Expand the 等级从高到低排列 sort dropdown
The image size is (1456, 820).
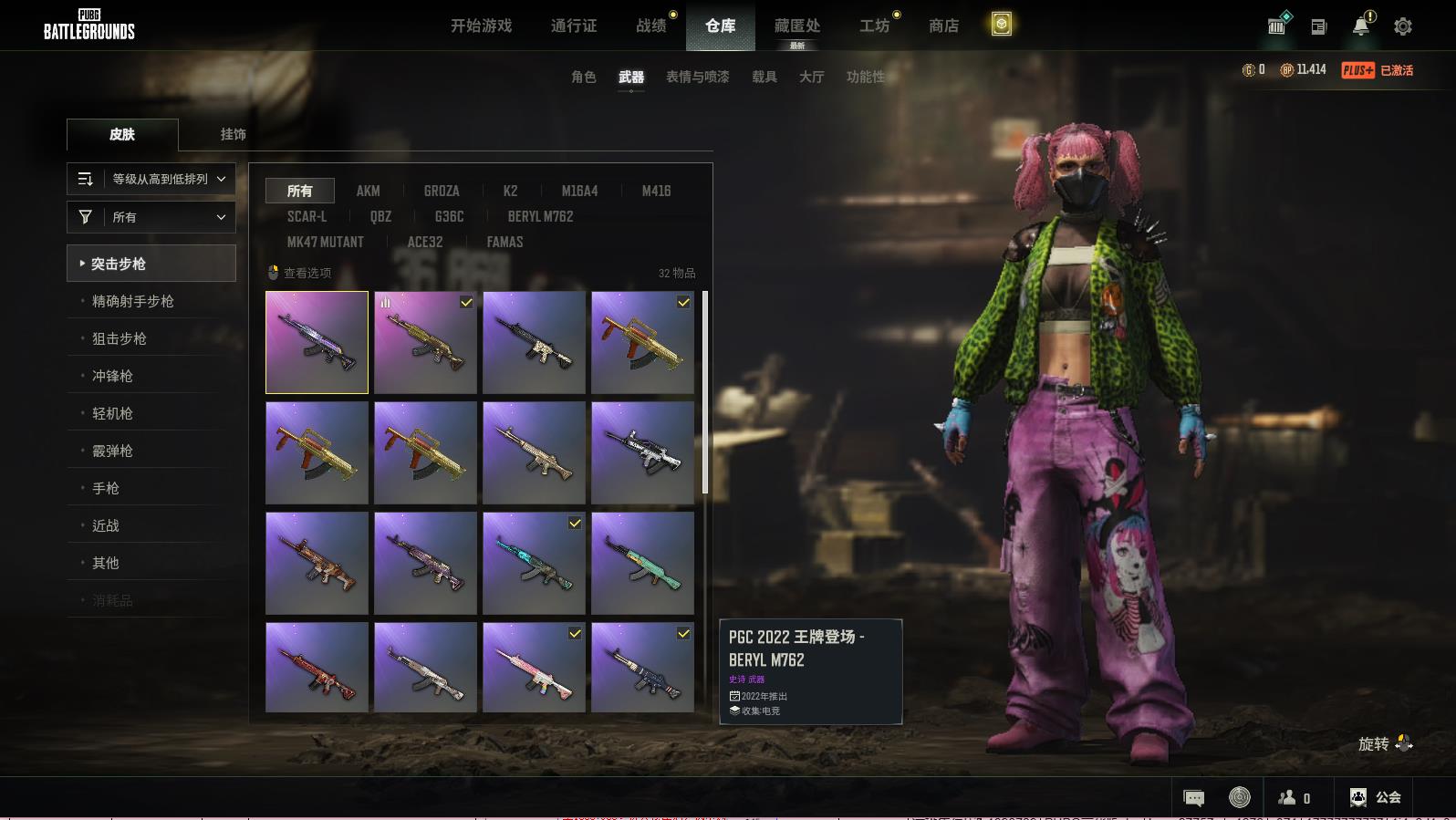click(x=151, y=179)
